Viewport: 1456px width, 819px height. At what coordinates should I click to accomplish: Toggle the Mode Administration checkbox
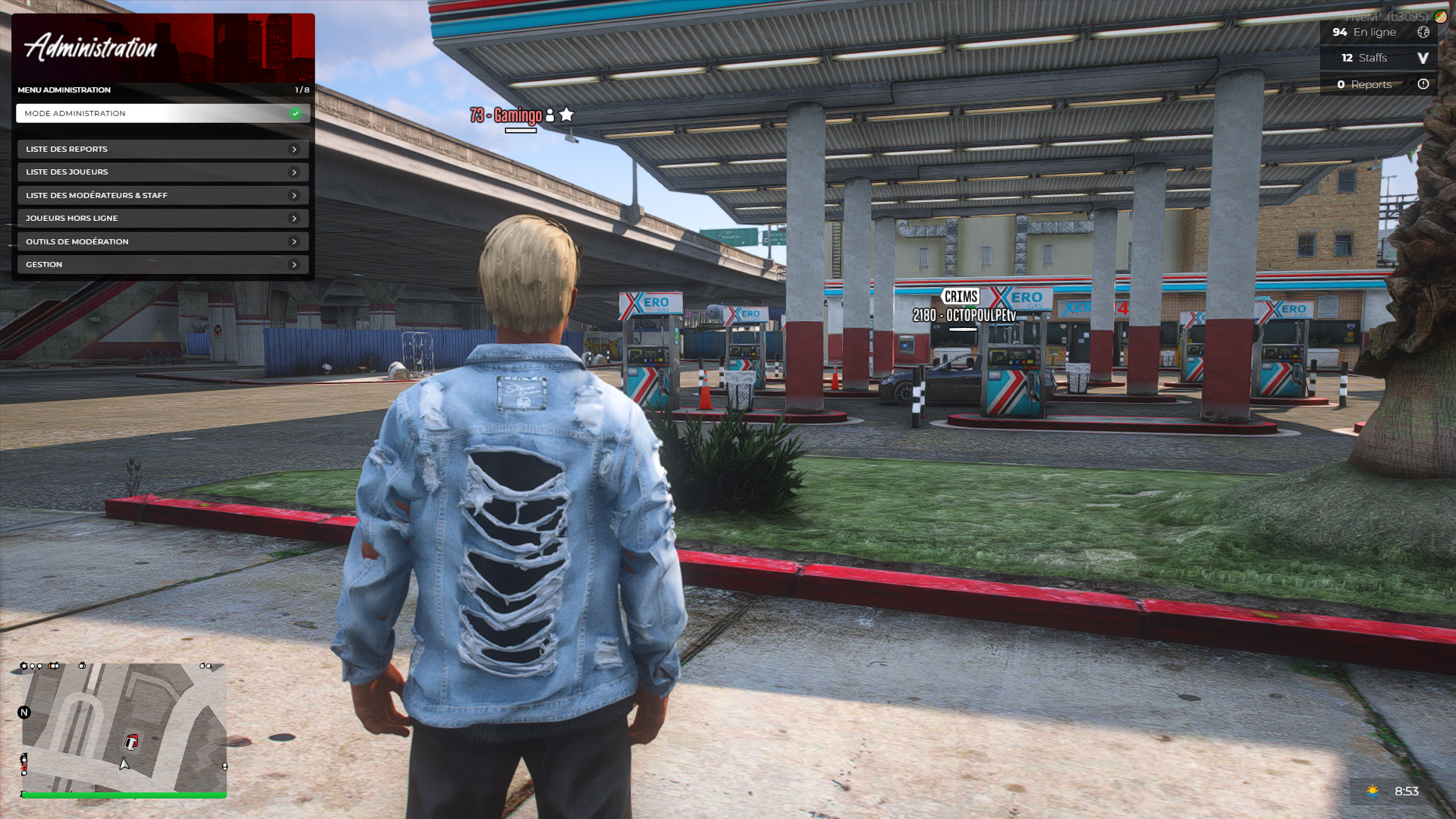click(295, 114)
